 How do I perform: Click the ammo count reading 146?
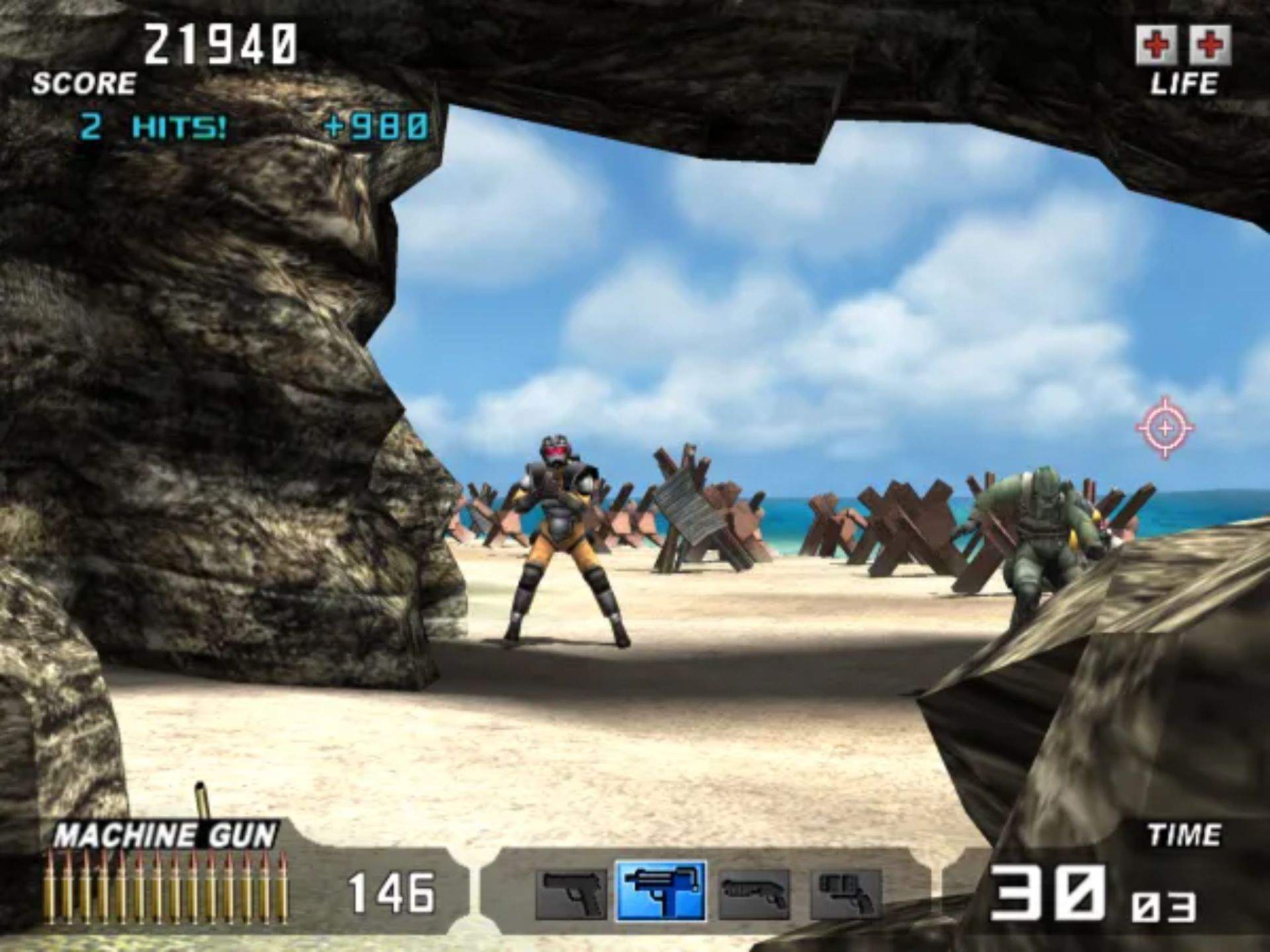click(392, 892)
